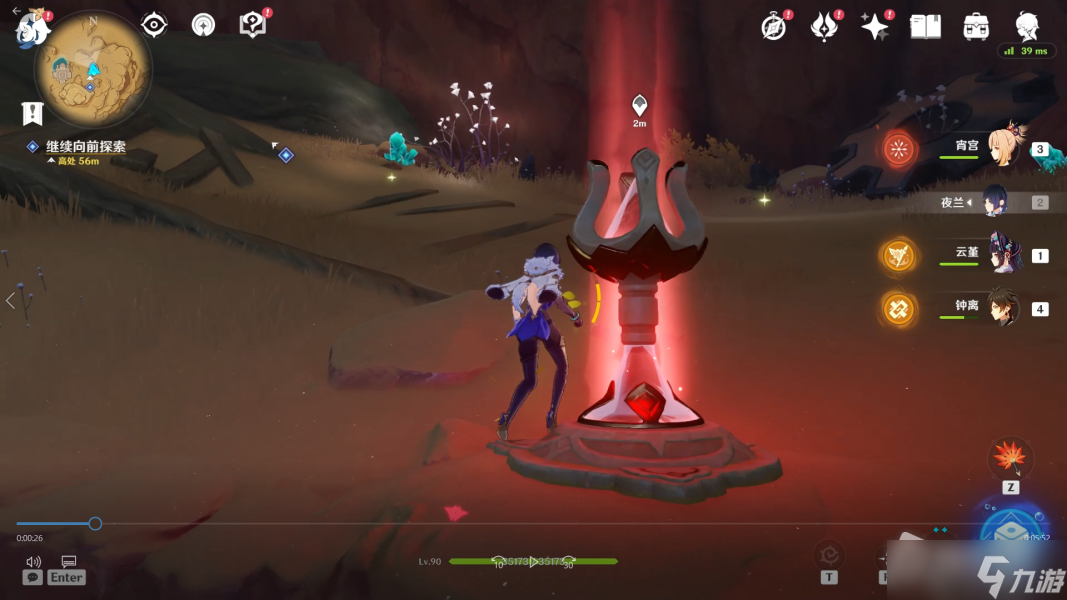The image size is (1067, 600).
Task: Open the four-point star wish icon
Action: coord(875,27)
